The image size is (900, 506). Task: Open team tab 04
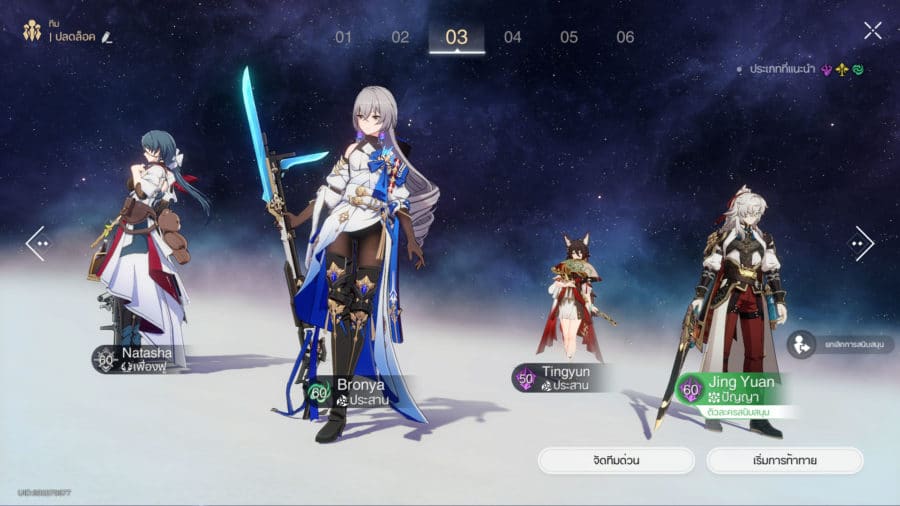[x=513, y=37]
